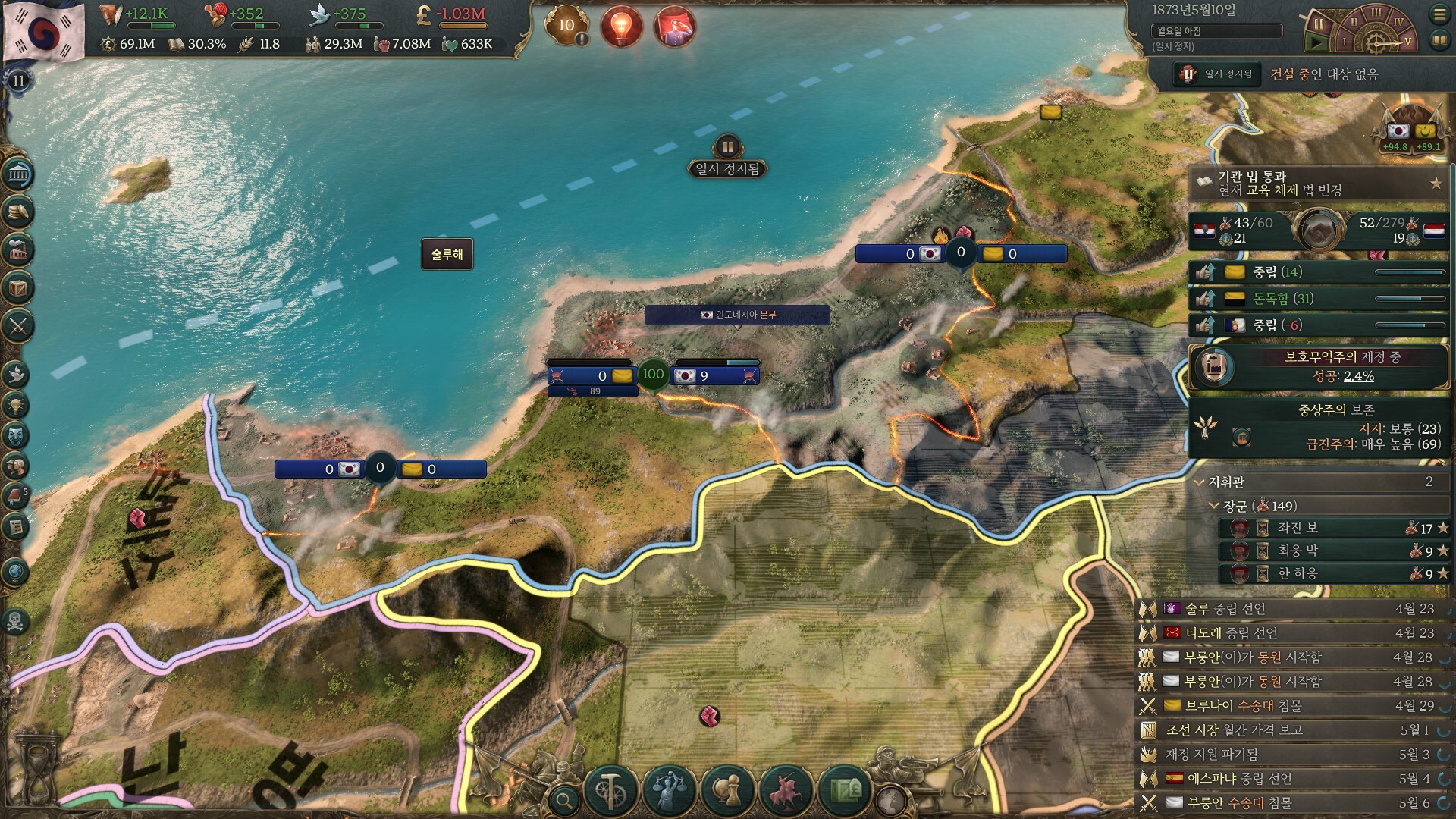Open the hamburger main menu
The width and height of the screenshot is (1456, 819).
[x=1439, y=14]
